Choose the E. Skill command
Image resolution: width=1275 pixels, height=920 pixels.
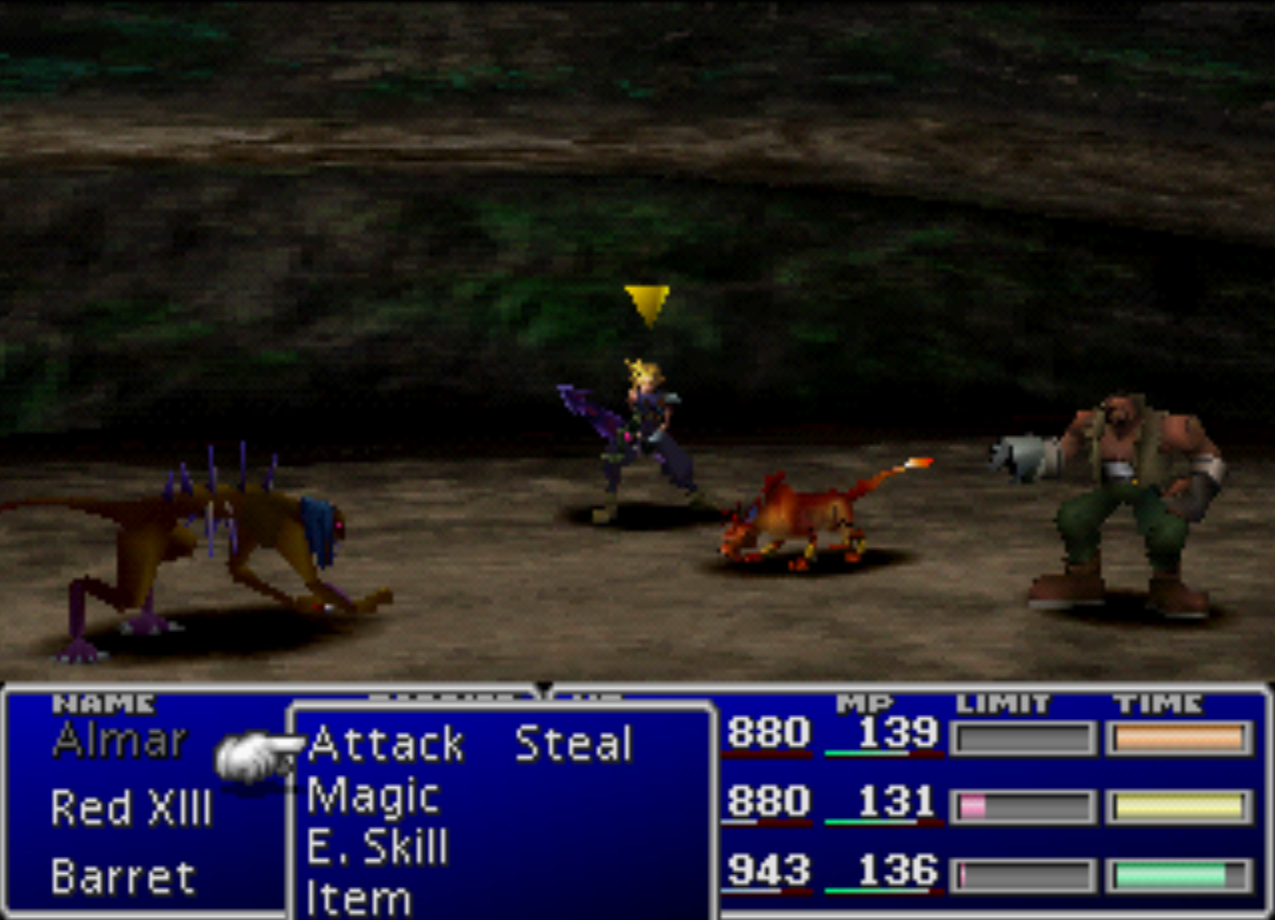coord(377,848)
